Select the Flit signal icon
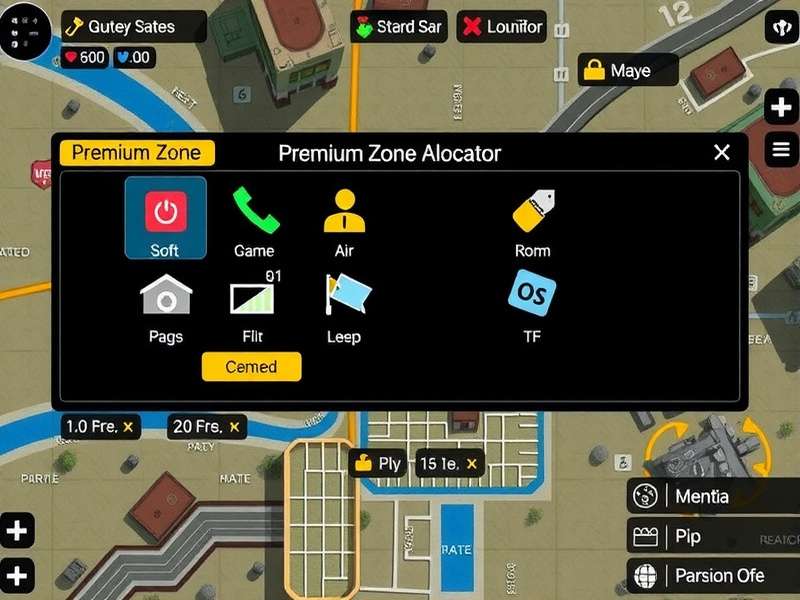 tap(253, 297)
